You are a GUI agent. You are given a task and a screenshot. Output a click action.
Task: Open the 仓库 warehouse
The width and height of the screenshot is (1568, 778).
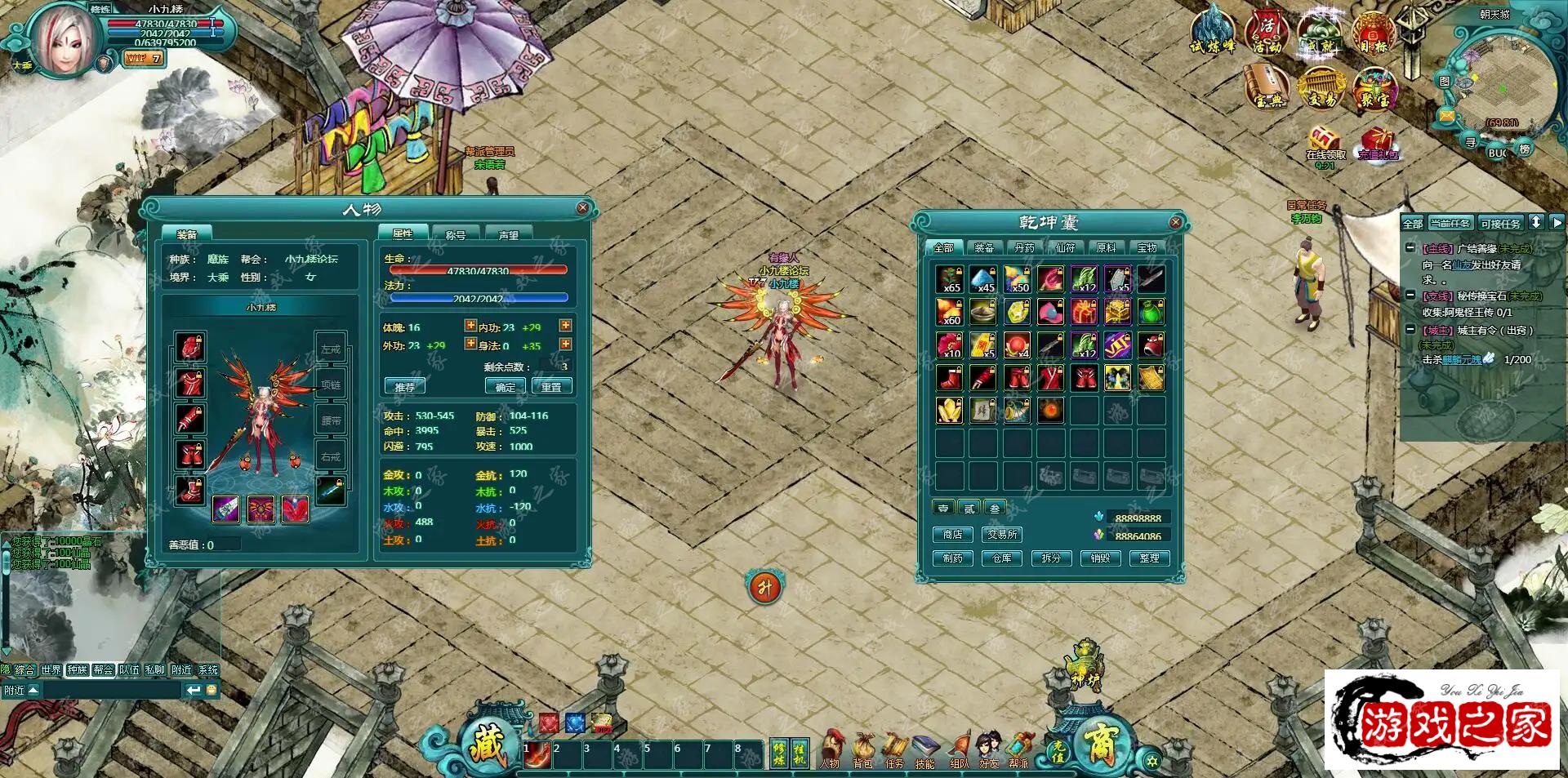click(x=1001, y=558)
